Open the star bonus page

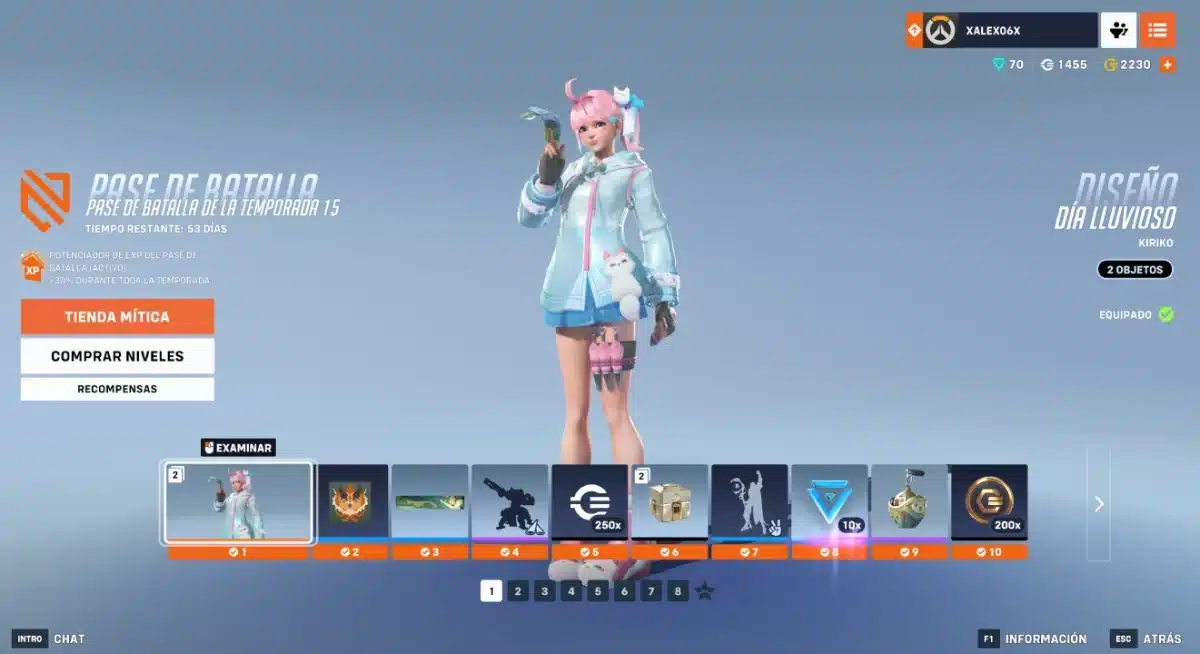click(705, 591)
